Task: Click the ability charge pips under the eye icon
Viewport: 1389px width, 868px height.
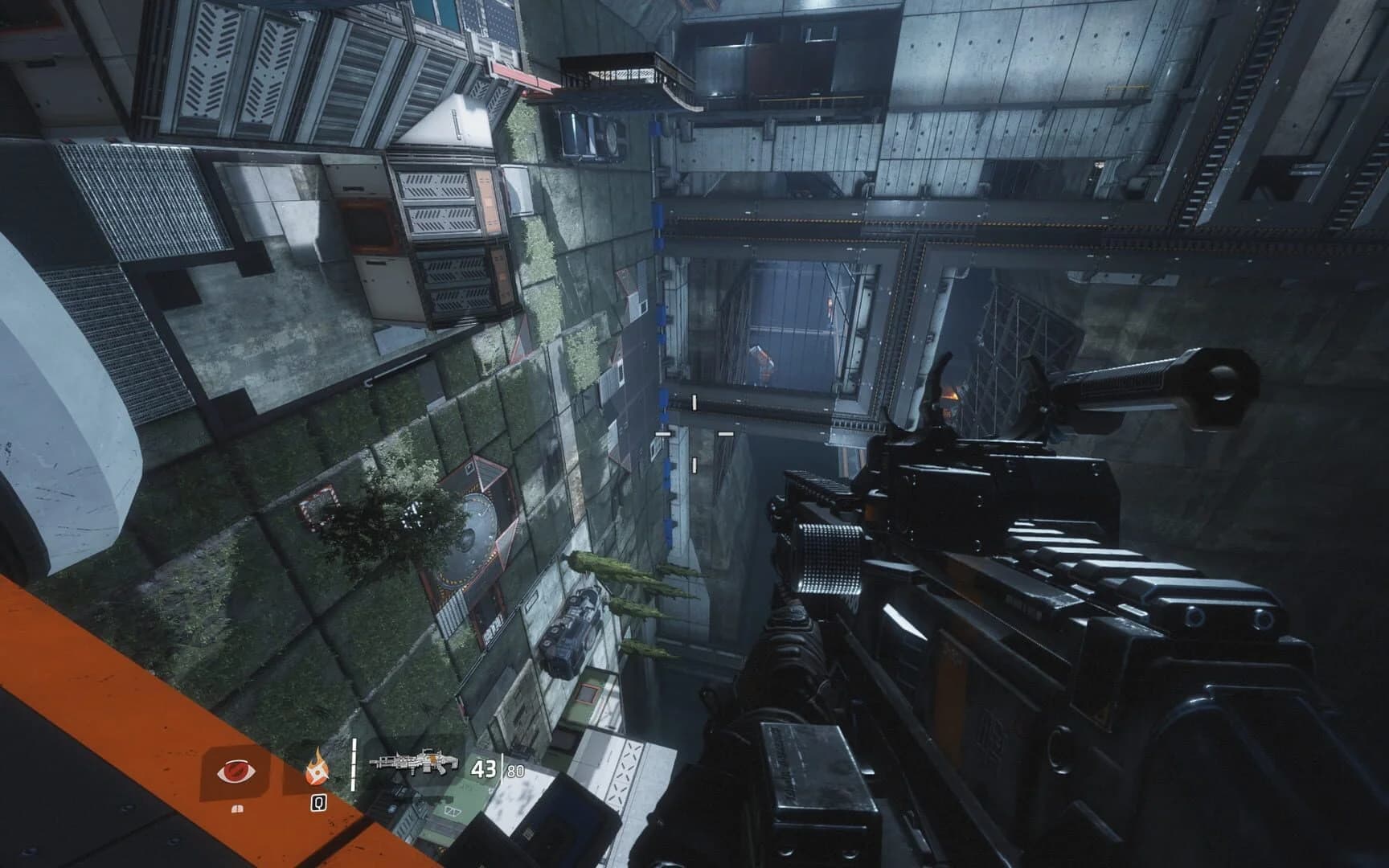Action: [237, 808]
